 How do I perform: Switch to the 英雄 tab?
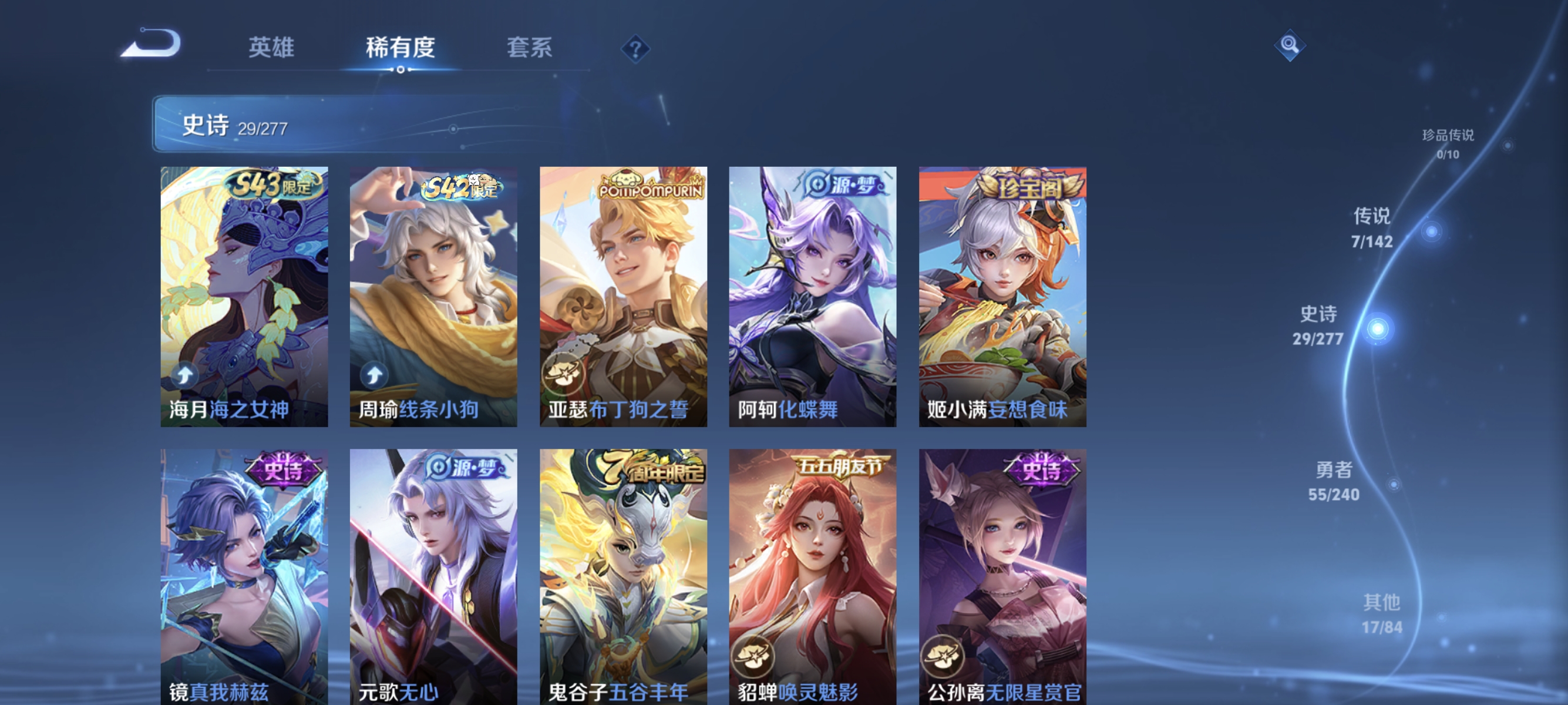coord(271,49)
